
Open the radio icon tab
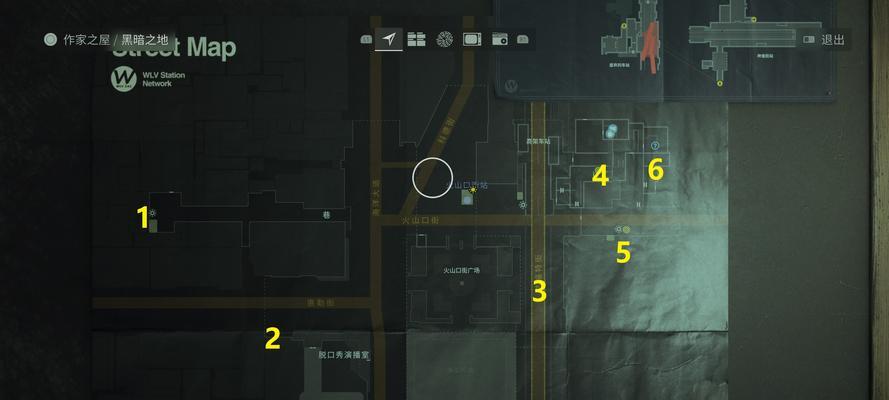(x=499, y=40)
